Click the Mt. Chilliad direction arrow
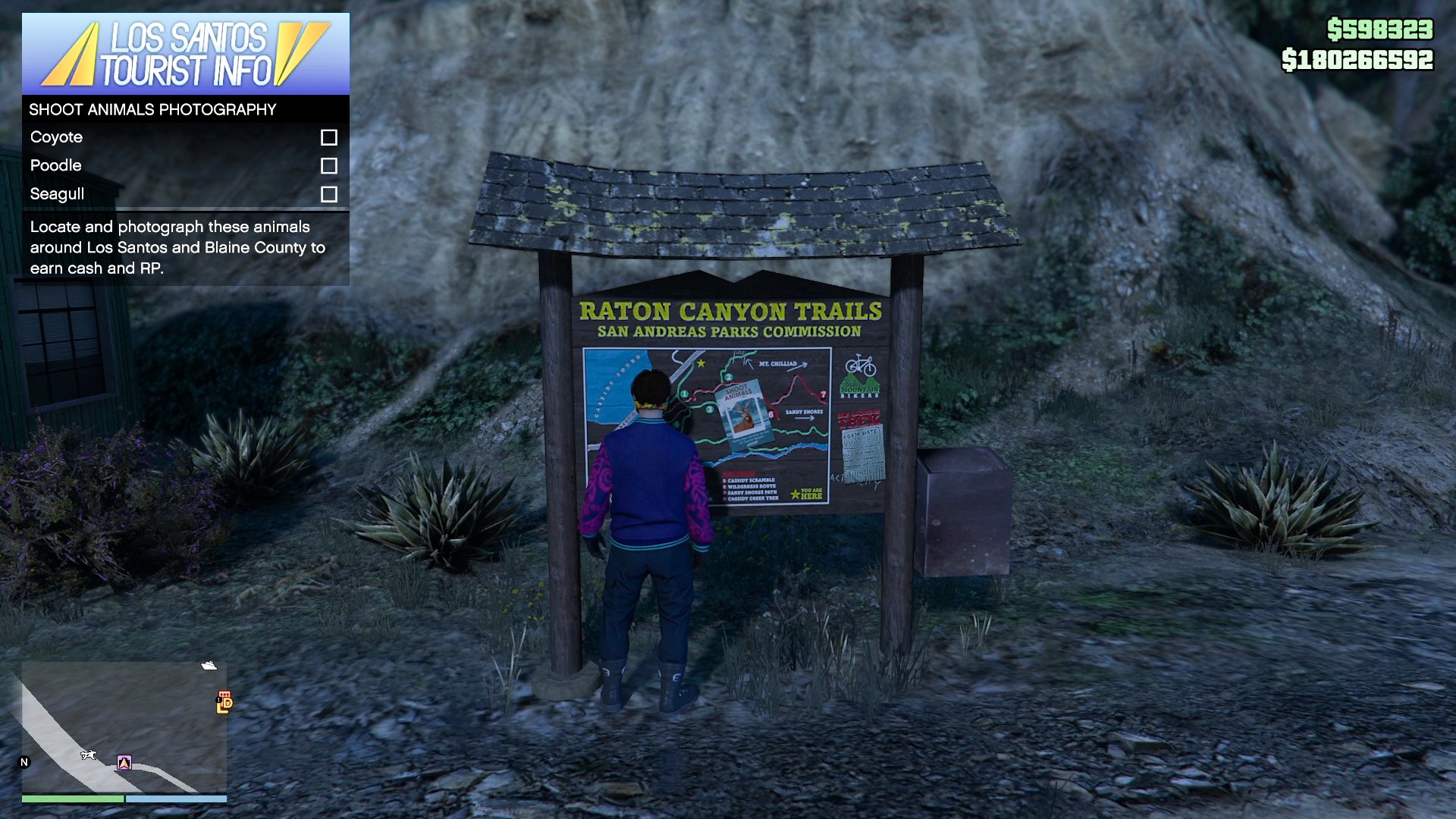The height and width of the screenshot is (819, 1456). coord(798,366)
